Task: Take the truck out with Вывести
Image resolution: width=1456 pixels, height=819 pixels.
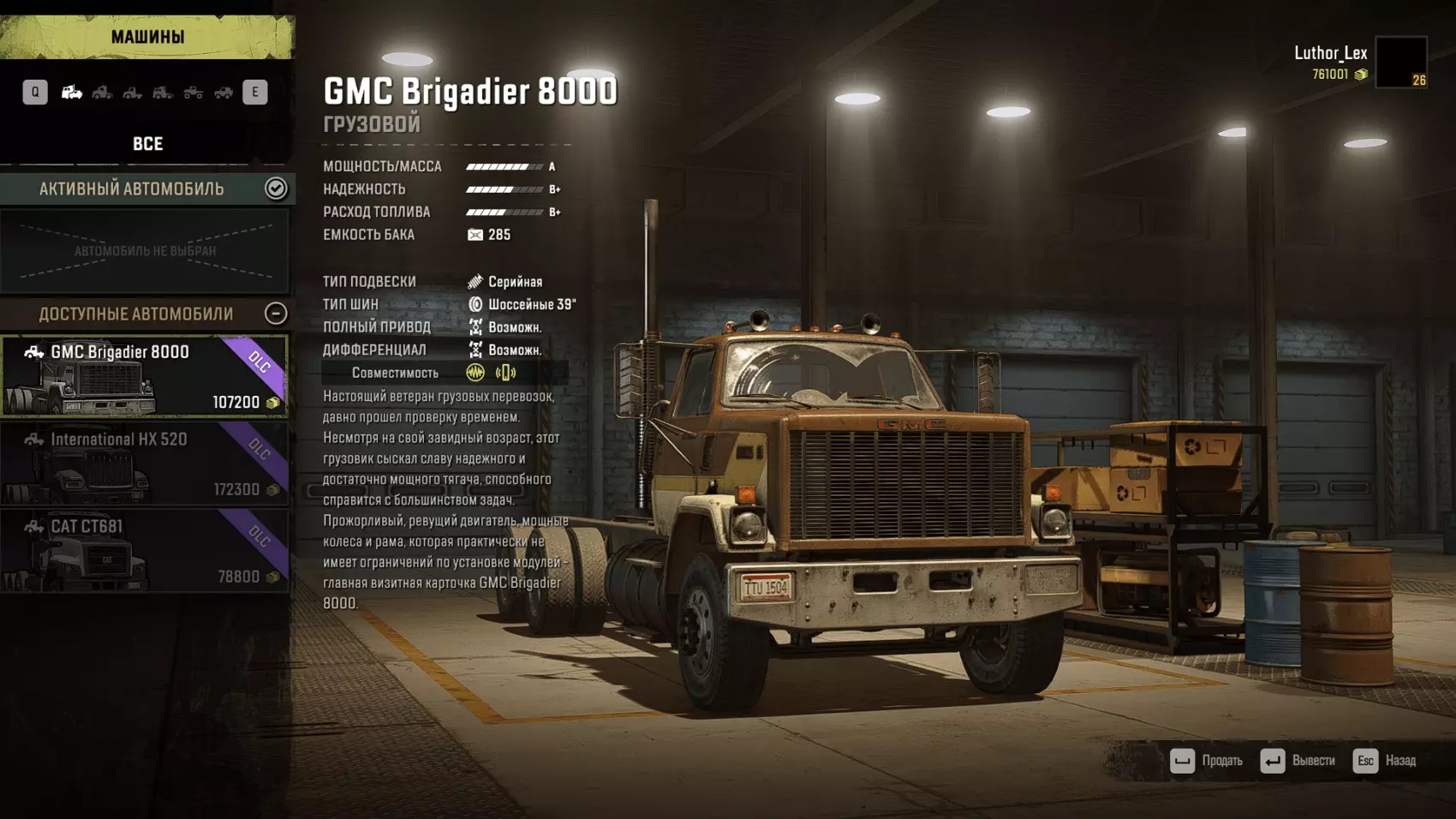Action: click(1298, 761)
